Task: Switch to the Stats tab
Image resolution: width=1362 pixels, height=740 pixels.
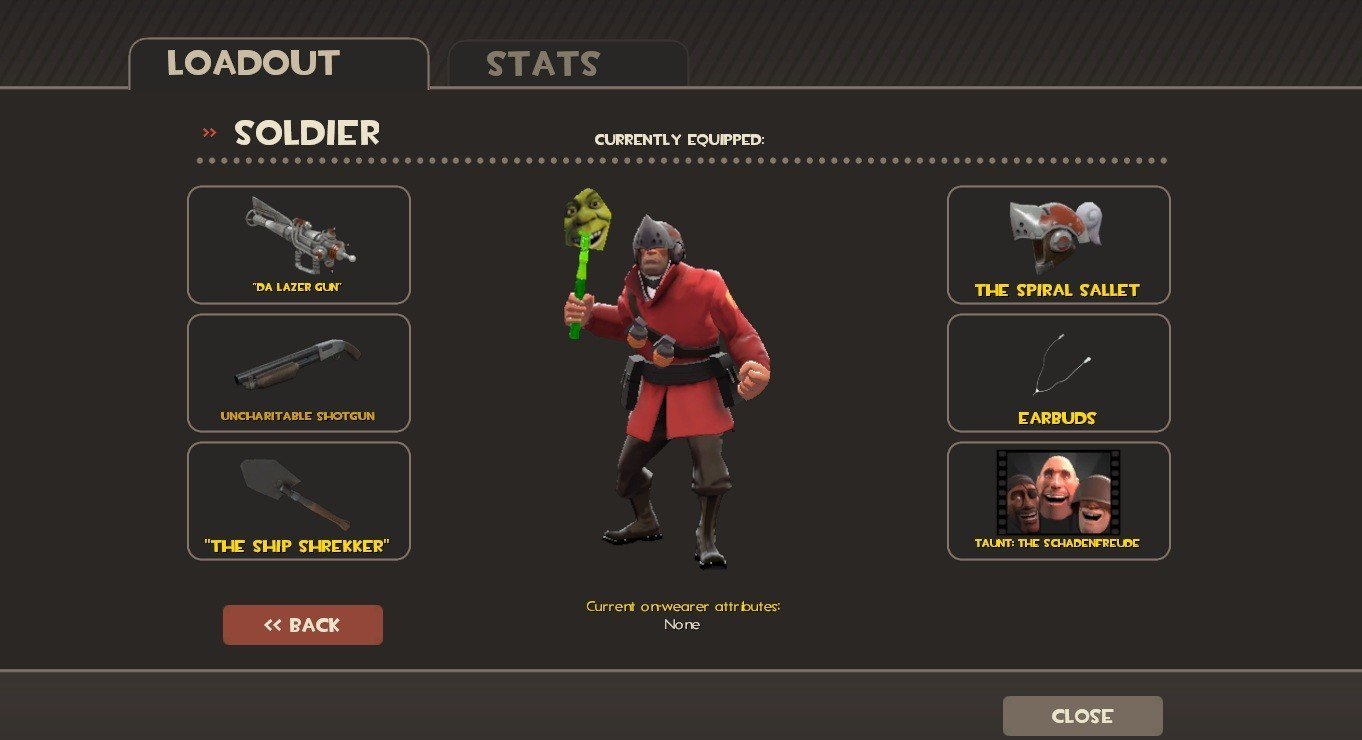Action: [567, 64]
